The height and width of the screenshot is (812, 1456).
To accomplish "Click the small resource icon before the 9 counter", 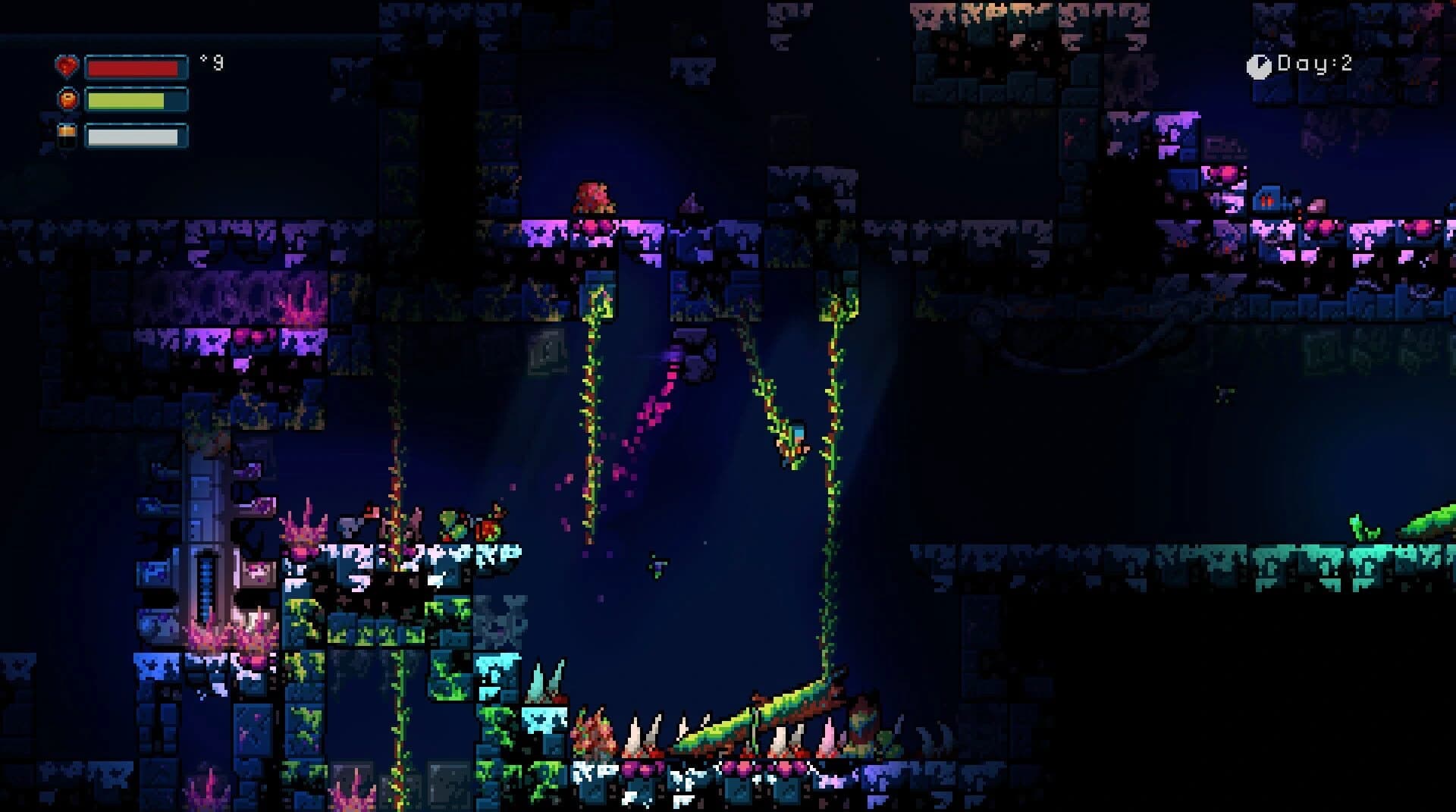I will 203,58.
